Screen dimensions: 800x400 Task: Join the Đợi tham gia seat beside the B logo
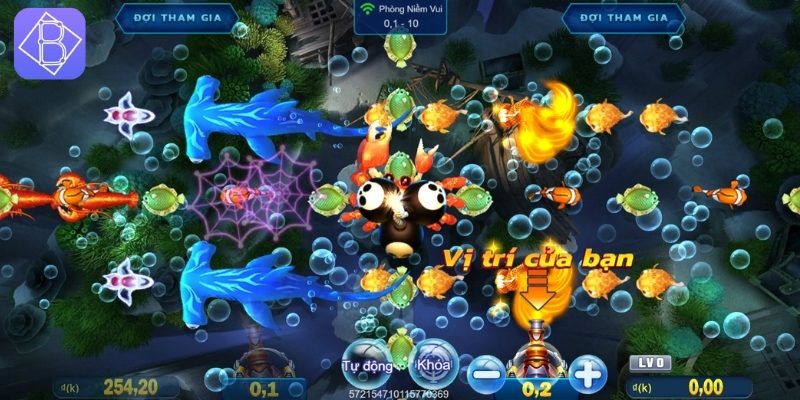pos(176,17)
